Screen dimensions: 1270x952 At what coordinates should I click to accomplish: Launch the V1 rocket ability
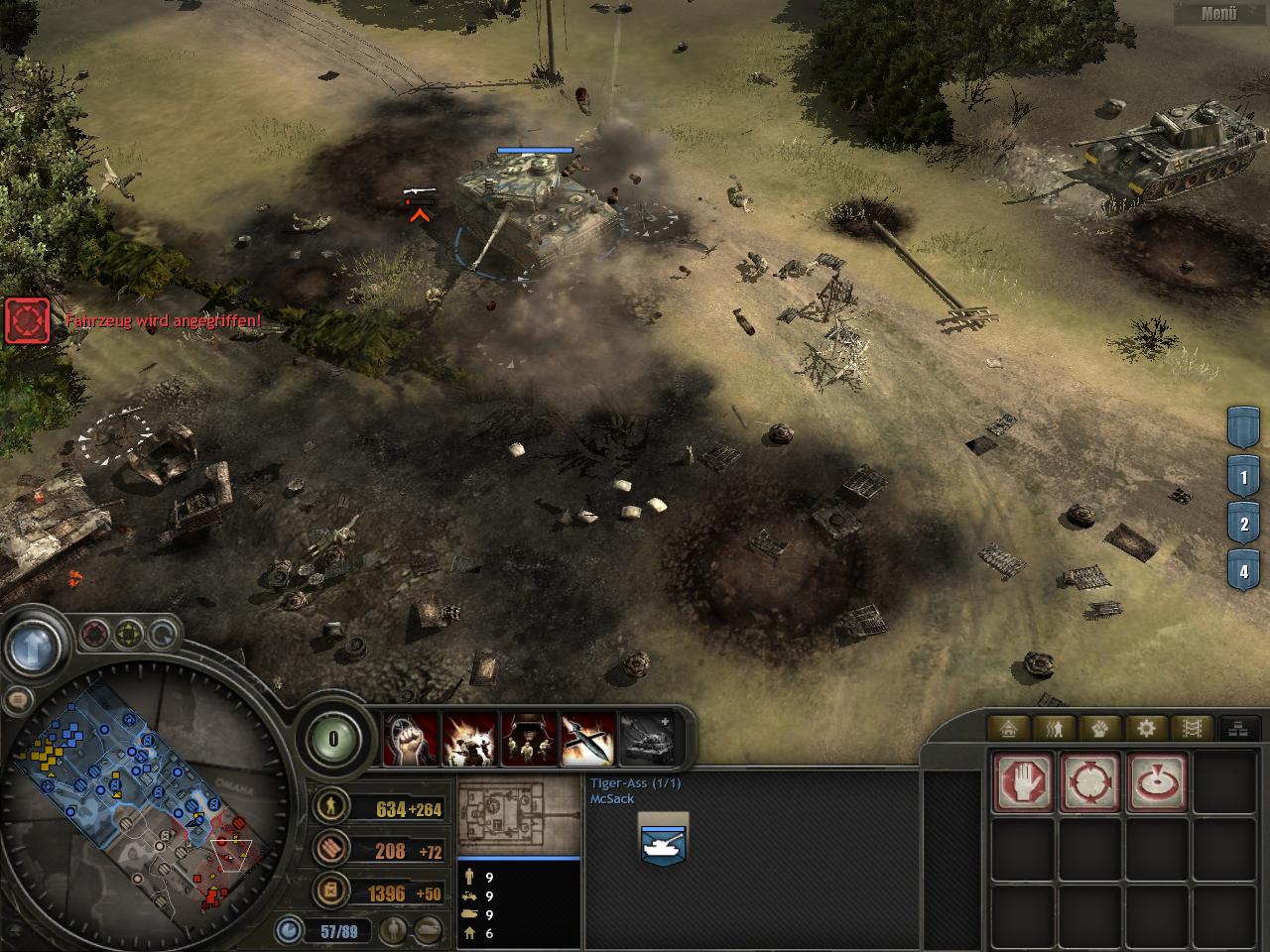(x=587, y=739)
